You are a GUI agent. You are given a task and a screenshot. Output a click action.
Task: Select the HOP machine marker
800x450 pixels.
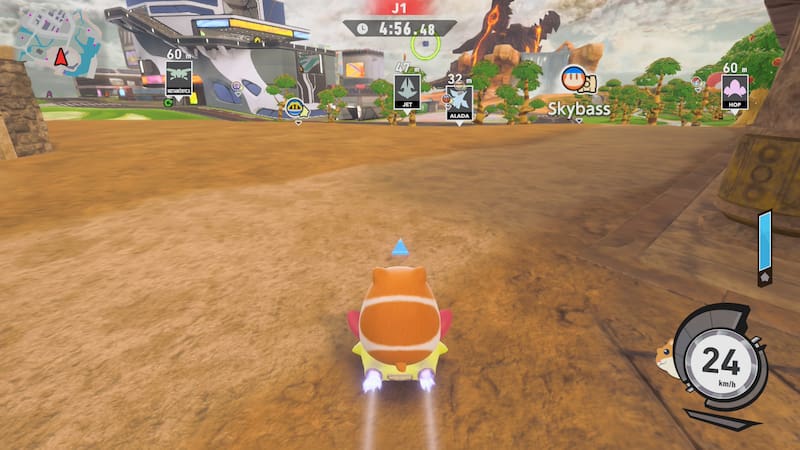(735, 91)
